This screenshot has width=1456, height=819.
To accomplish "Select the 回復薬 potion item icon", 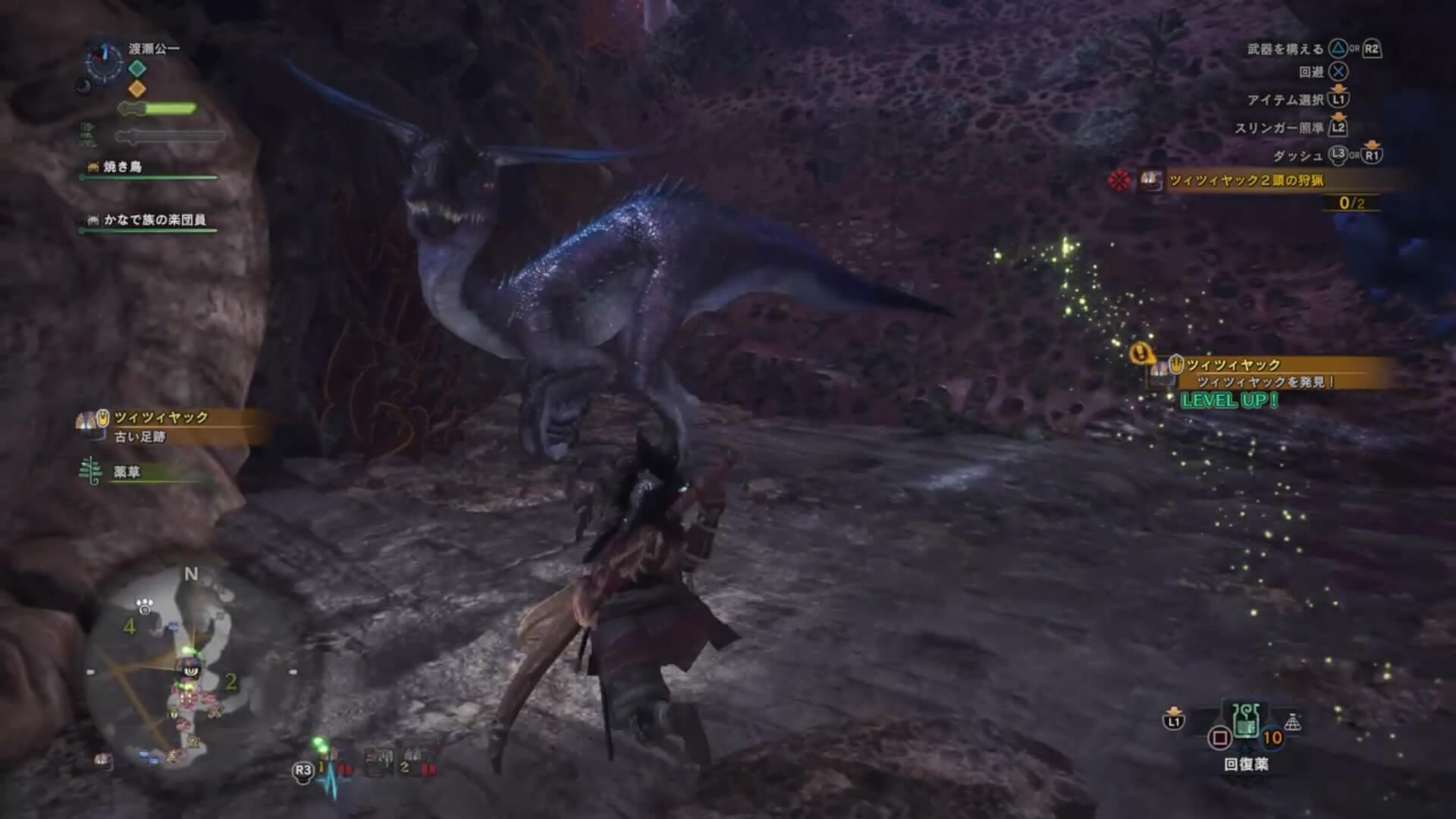I will [1245, 720].
